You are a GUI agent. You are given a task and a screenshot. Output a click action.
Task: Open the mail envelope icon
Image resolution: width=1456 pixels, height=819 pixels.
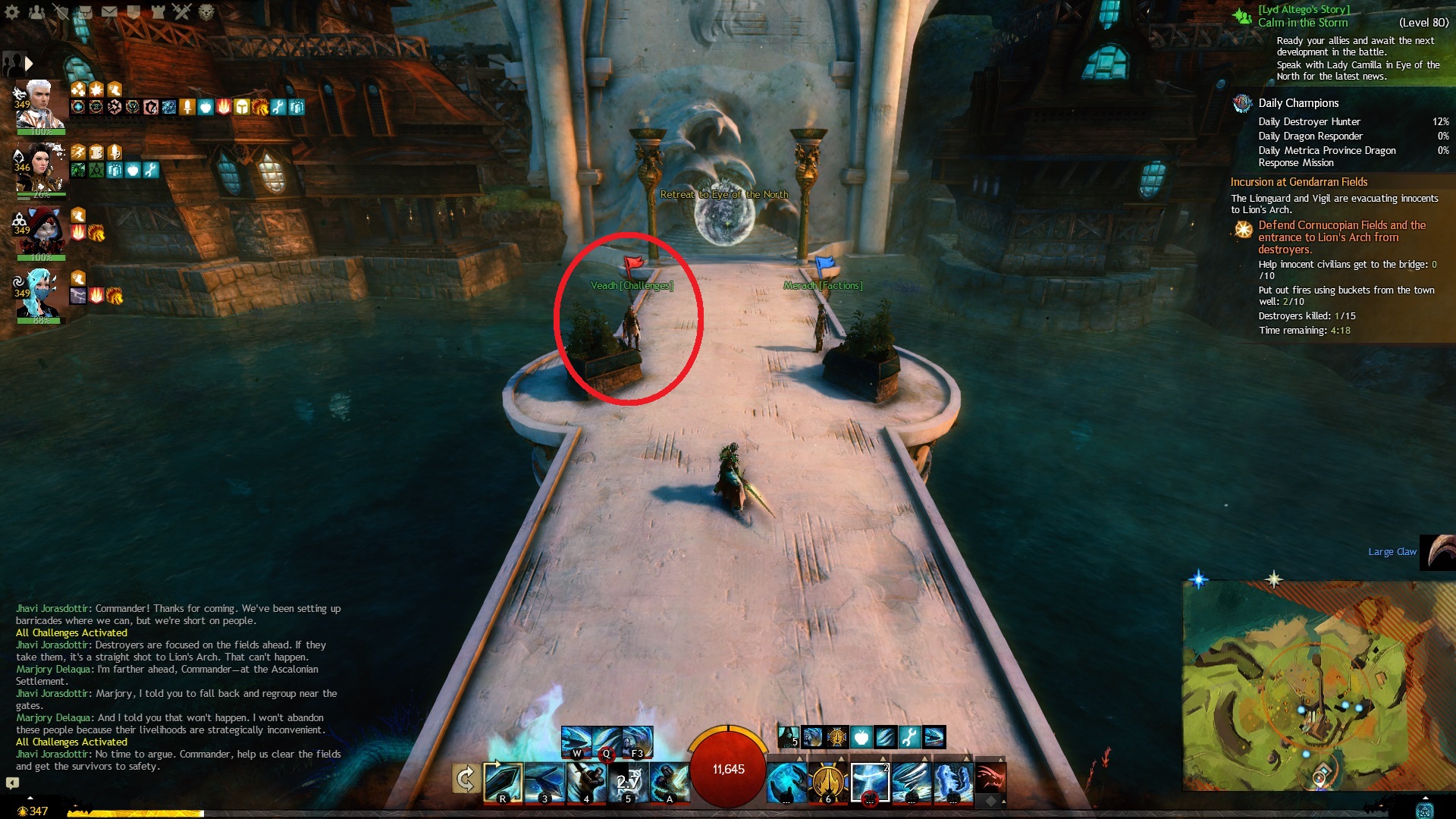click(x=109, y=11)
